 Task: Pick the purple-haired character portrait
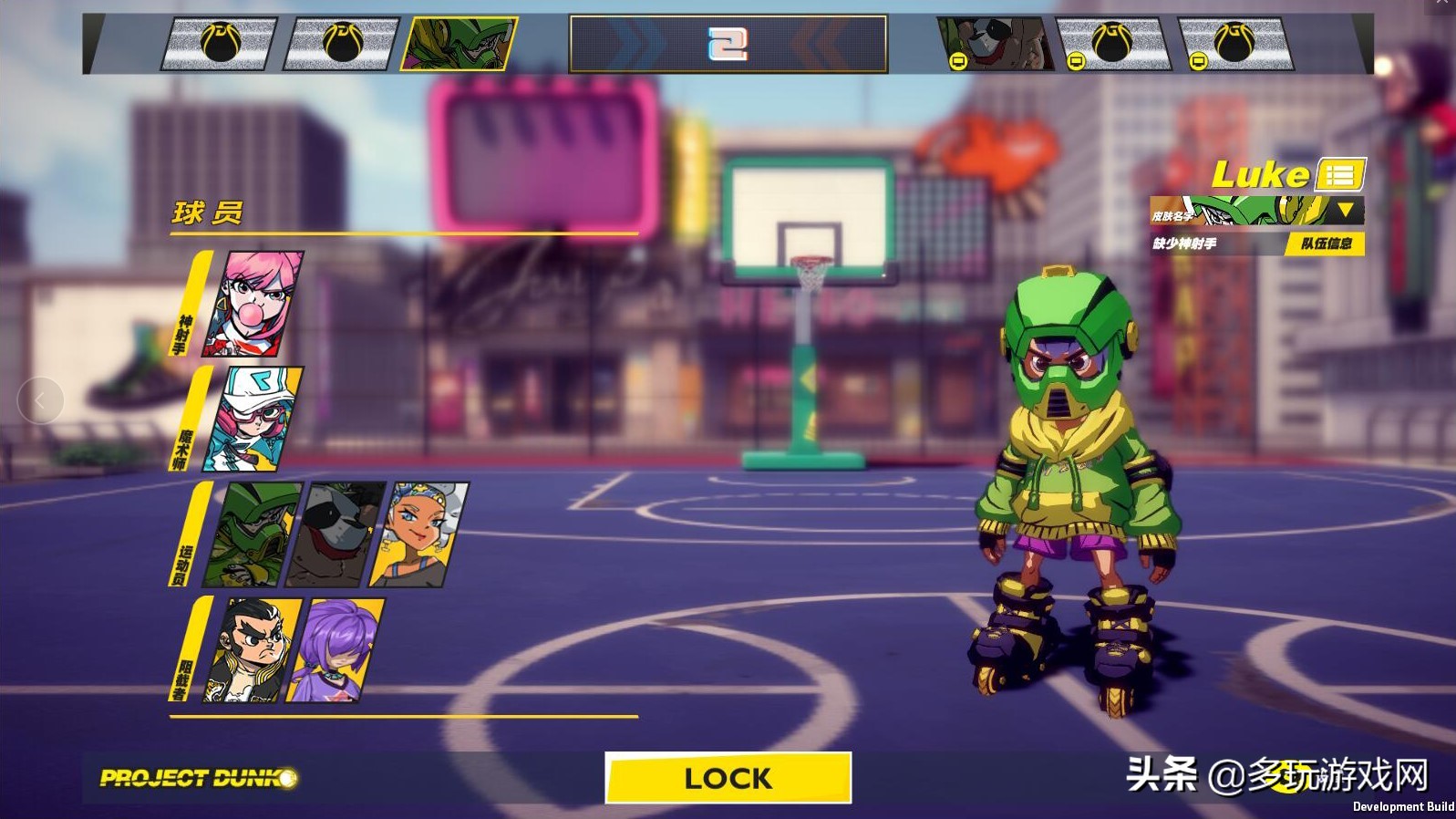[x=337, y=650]
